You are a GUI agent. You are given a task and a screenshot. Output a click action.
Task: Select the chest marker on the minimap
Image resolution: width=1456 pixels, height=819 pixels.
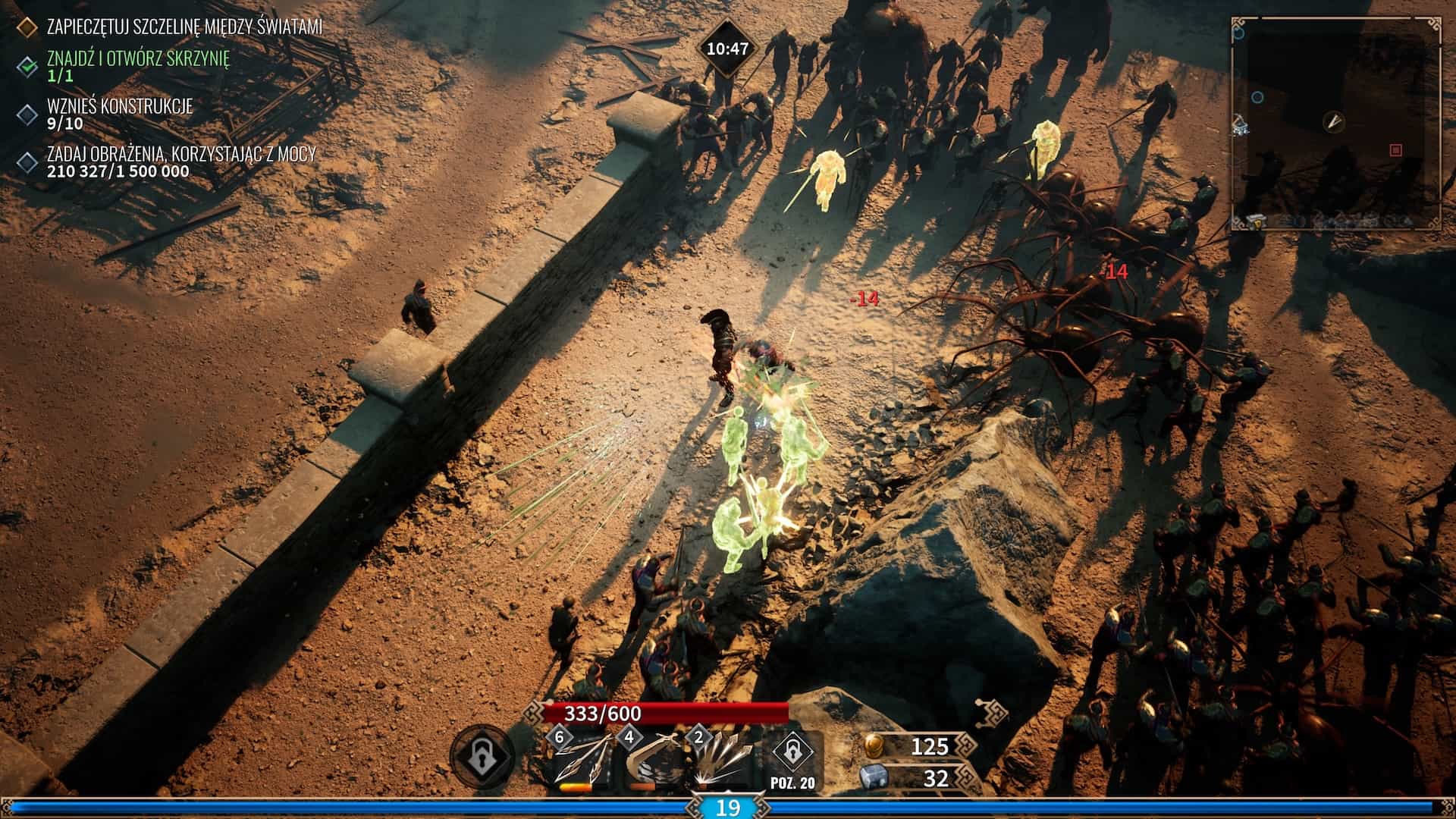(x=1256, y=221)
